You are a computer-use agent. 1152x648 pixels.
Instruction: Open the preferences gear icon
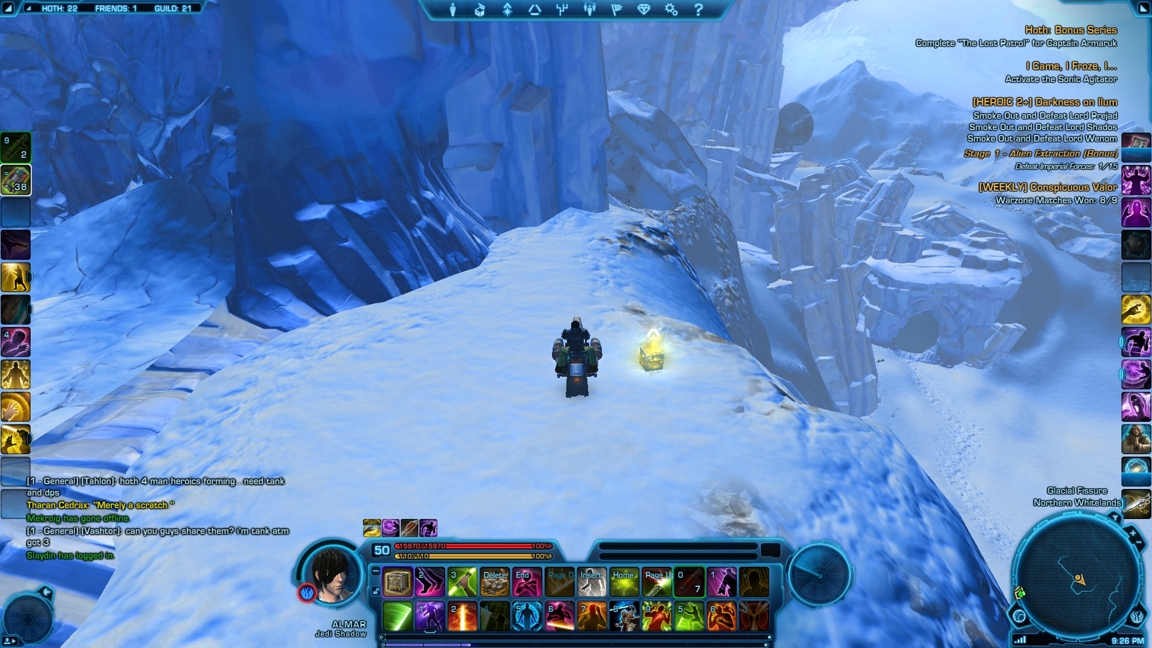(x=671, y=10)
